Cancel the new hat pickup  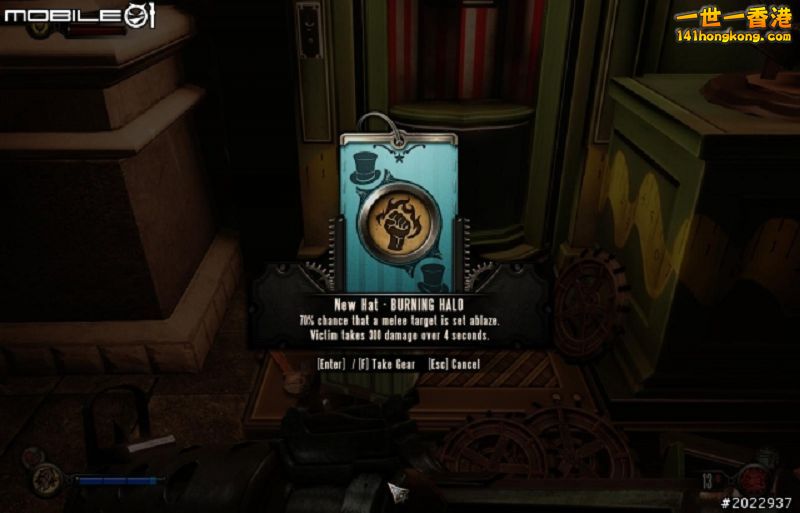[454, 364]
